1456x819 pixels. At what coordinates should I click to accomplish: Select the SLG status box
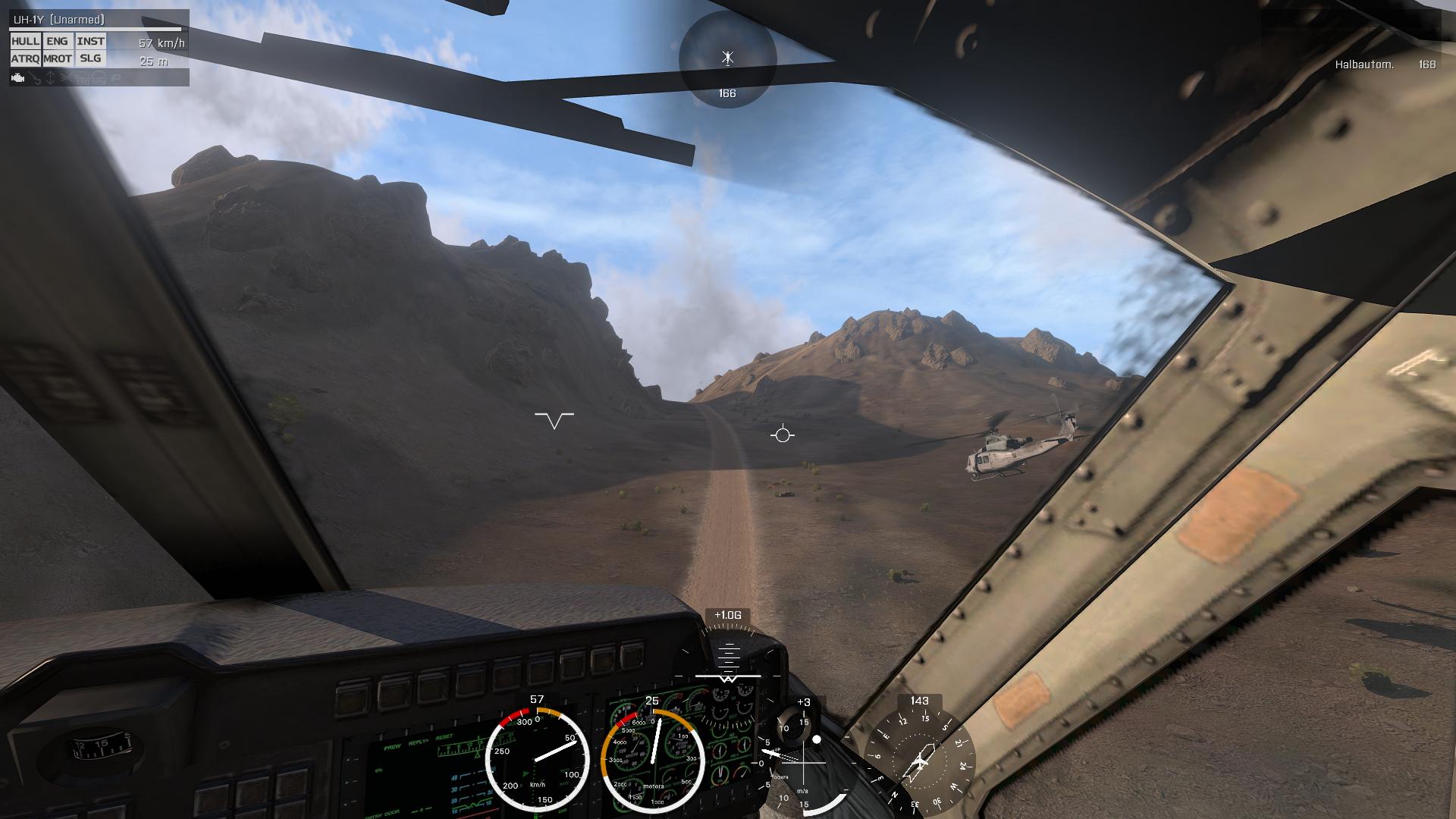click(90, 58)
